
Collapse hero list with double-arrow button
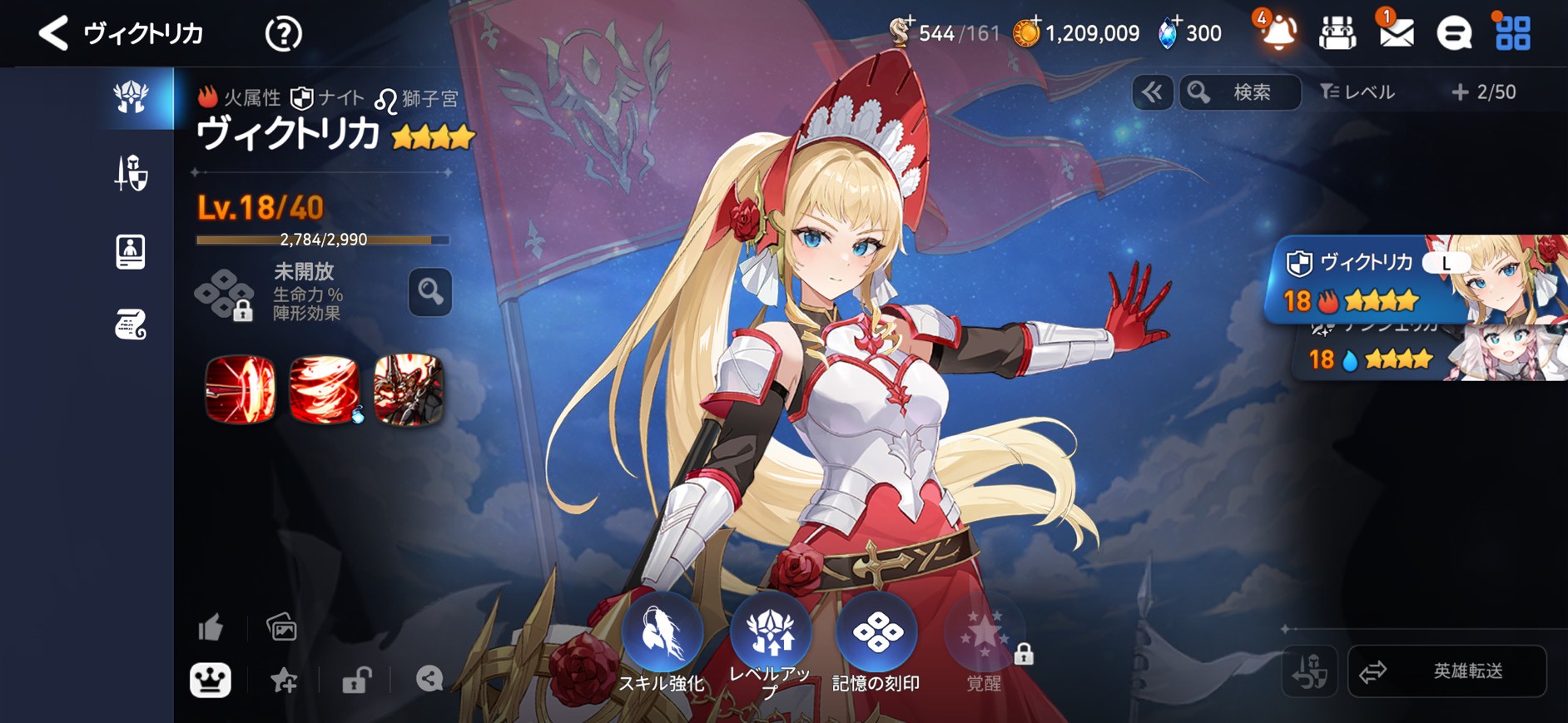[1153, 92]
